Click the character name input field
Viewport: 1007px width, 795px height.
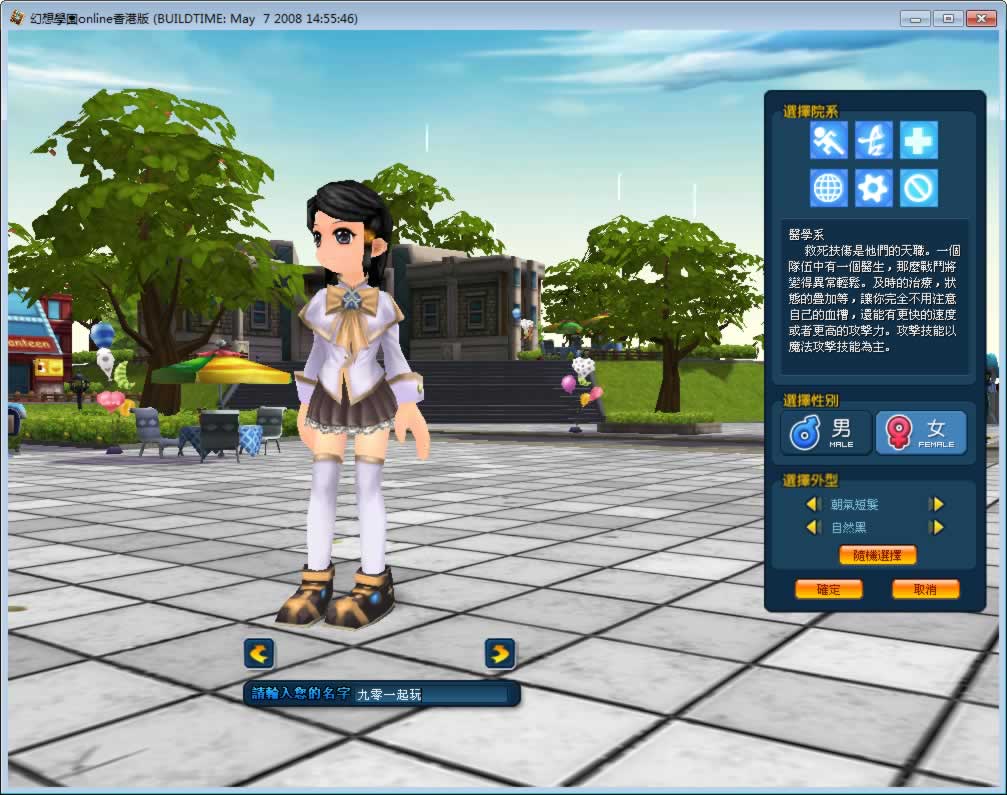(x=430, y=694)
